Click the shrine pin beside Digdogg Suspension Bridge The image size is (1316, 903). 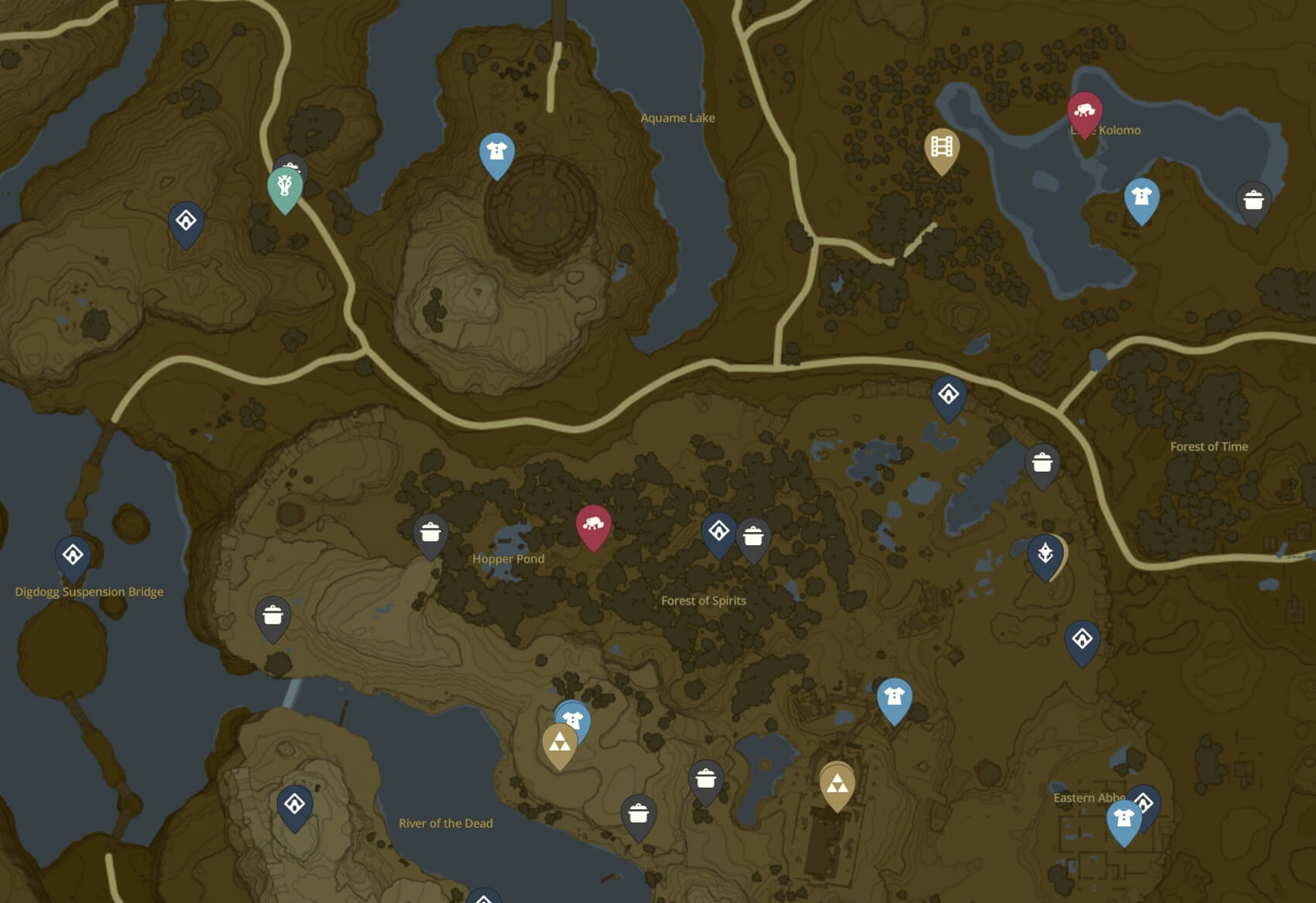coord(72,556)
